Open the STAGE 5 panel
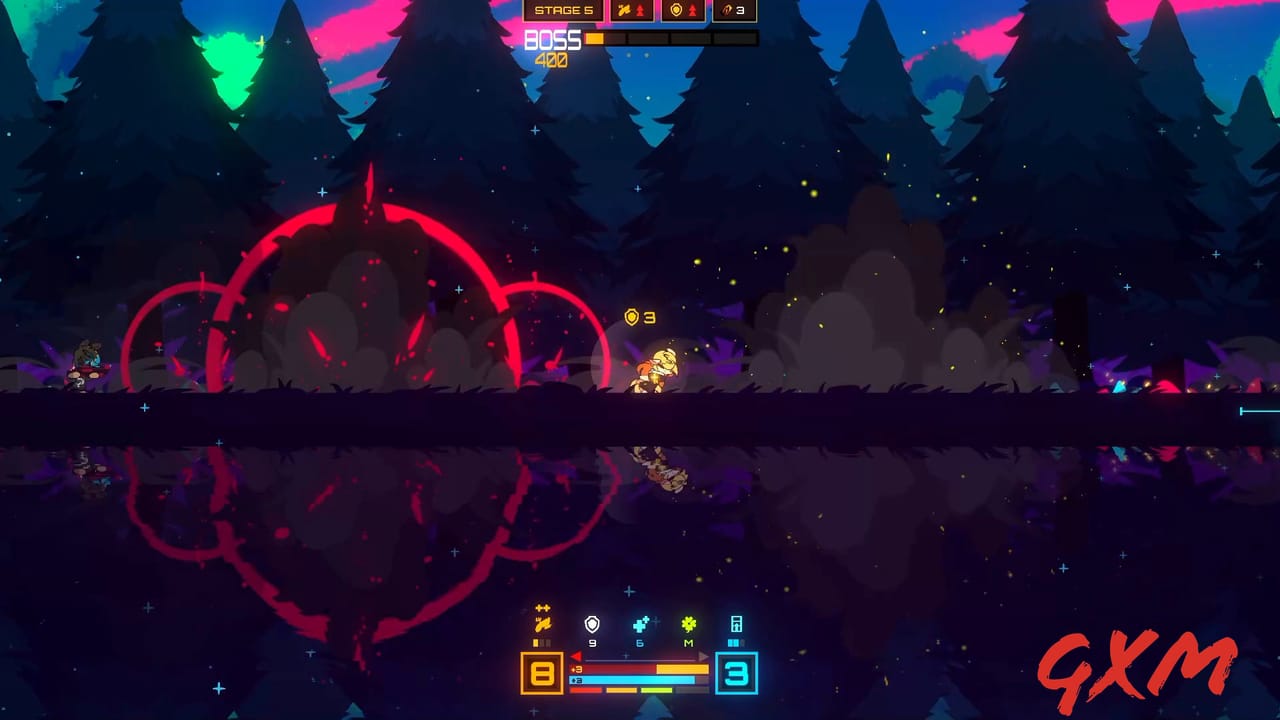 coord(563,10)
